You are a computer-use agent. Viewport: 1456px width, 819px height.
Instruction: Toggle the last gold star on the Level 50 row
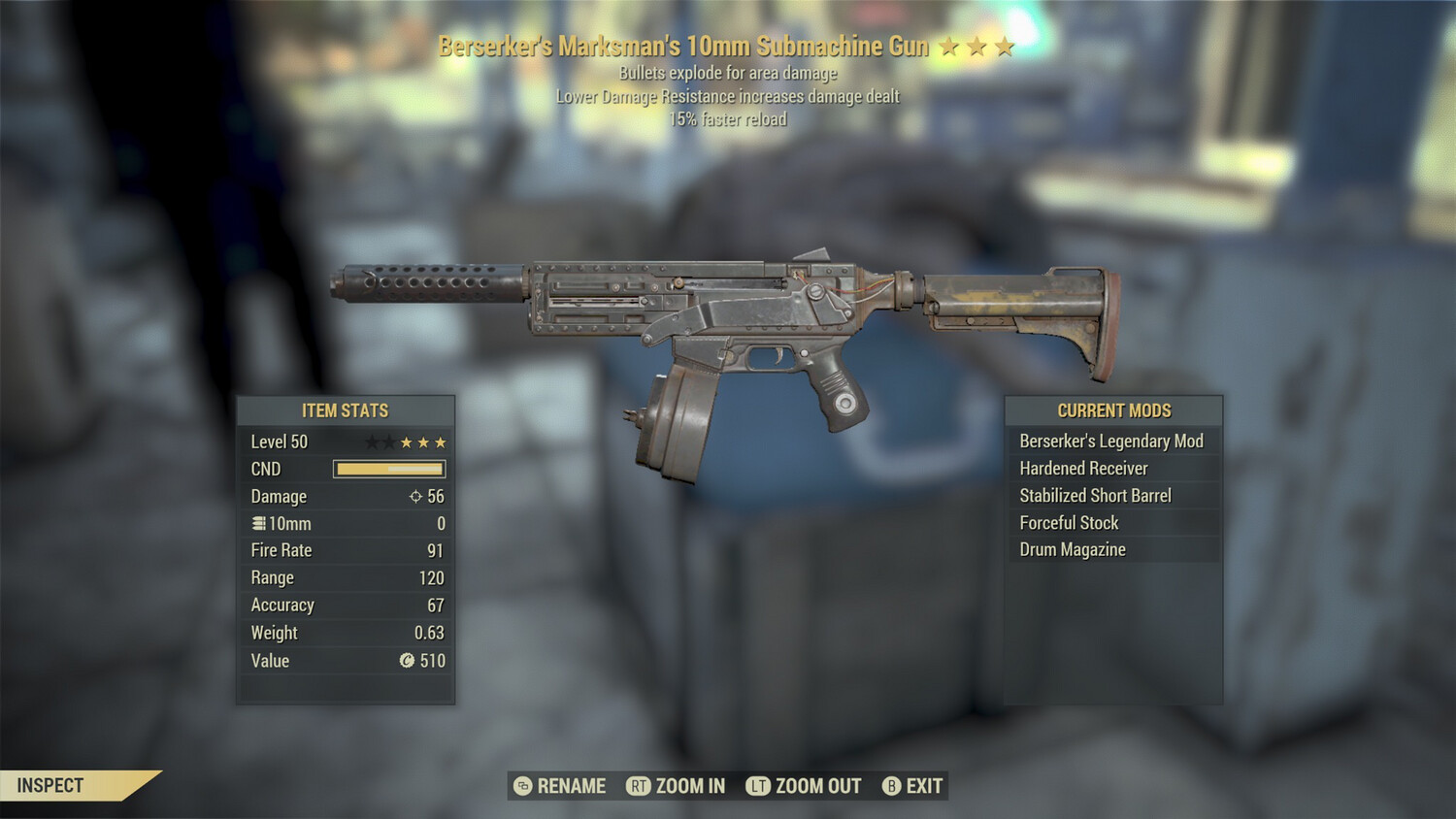click(442, 441)
